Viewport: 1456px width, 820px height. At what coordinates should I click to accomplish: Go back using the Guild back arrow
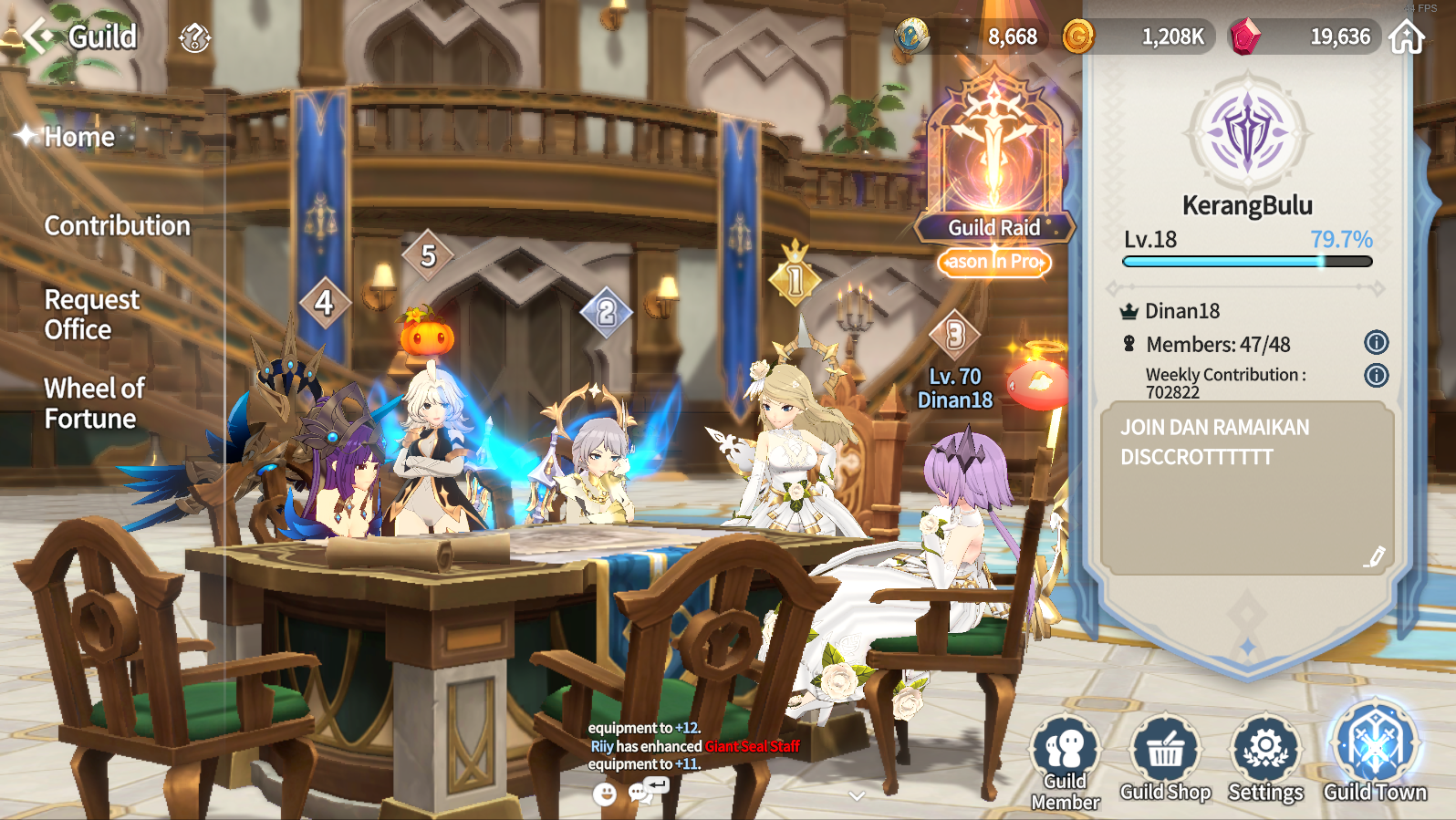(38, 36)
